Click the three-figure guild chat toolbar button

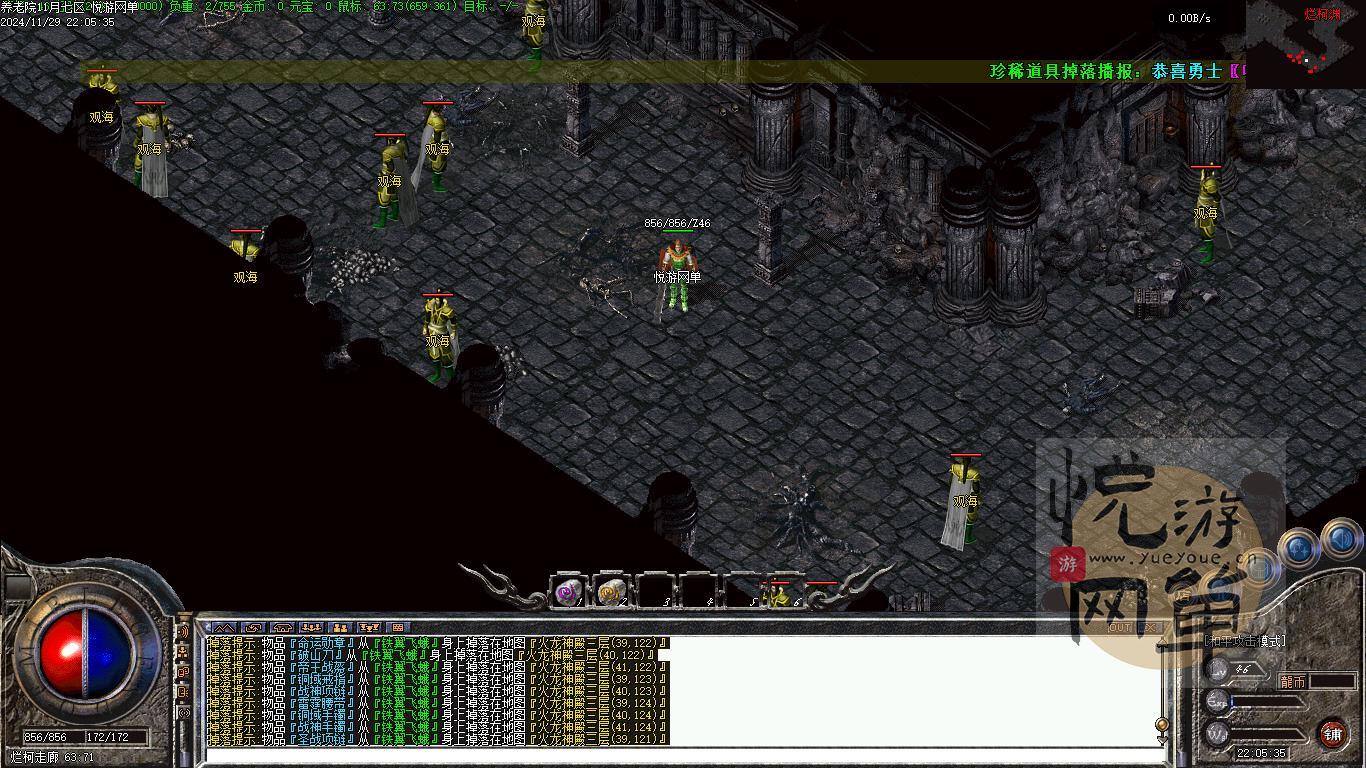[x=310, y=628]
